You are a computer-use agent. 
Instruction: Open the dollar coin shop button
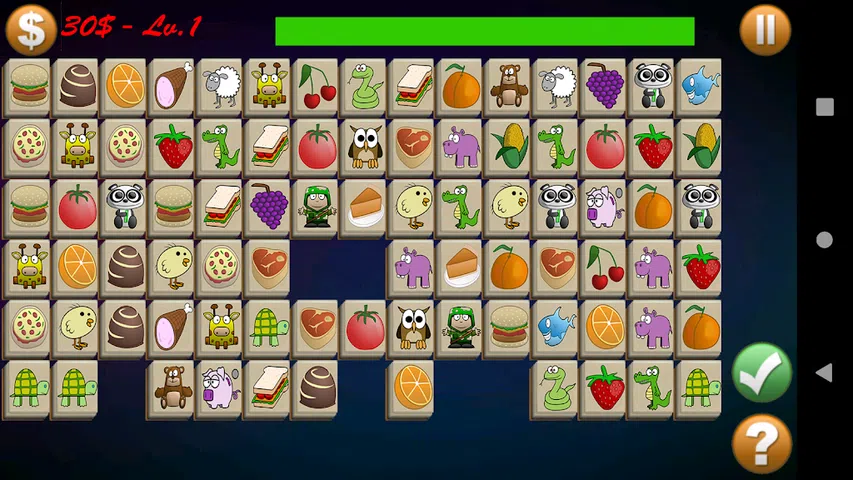point(30,29)
